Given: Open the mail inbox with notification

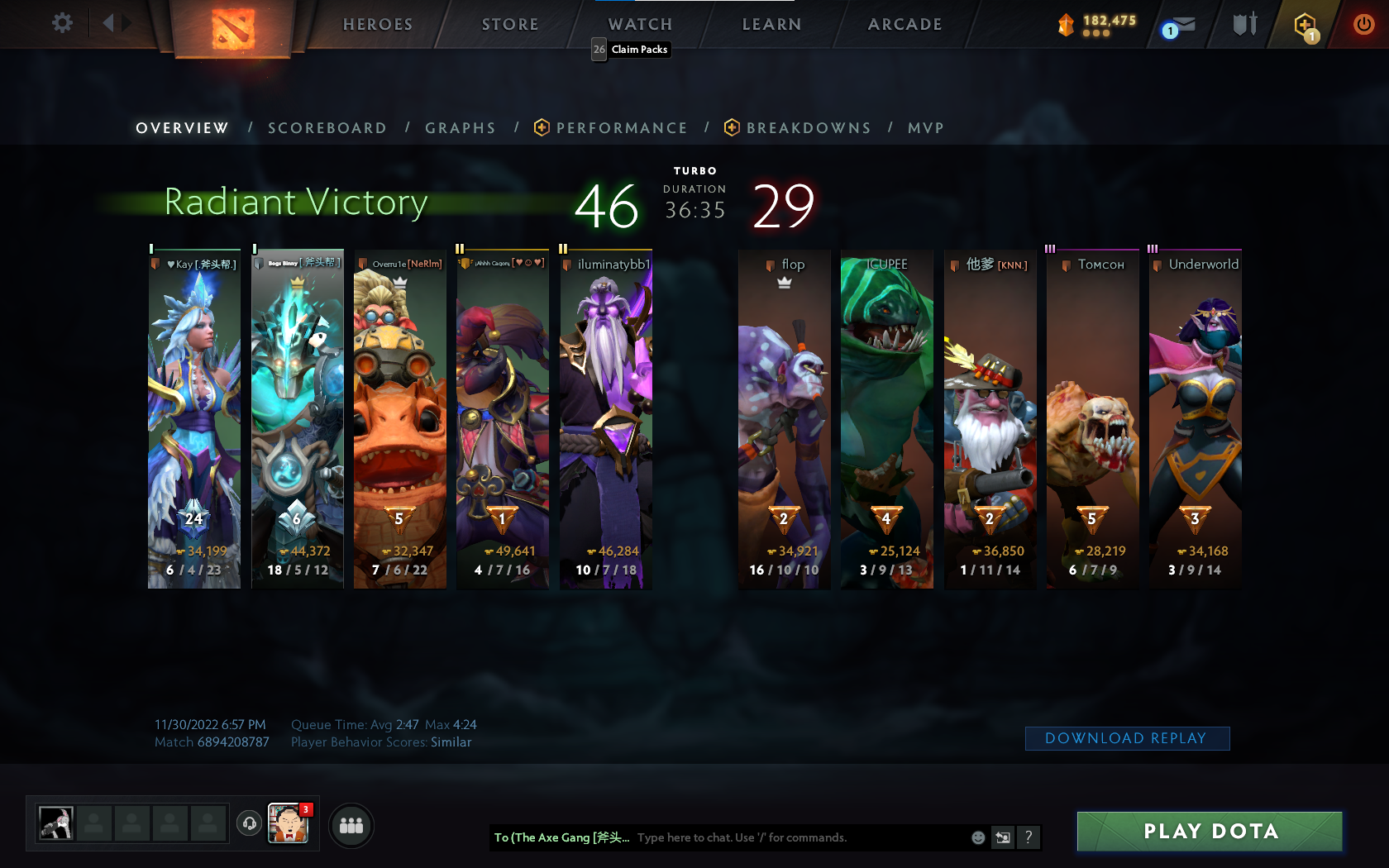Looking at the screenshot, I should pyautogui.click(x=1181, y=24).
